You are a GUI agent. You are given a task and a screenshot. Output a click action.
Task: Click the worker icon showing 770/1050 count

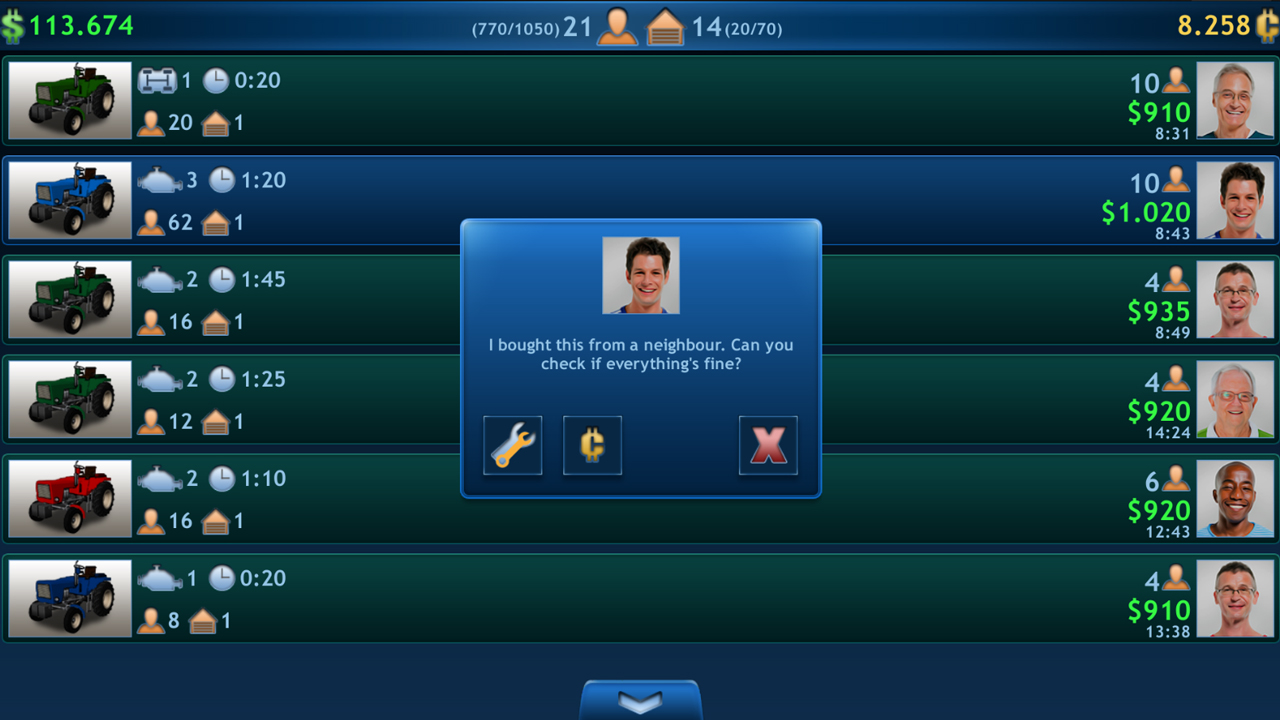(615, 27)
